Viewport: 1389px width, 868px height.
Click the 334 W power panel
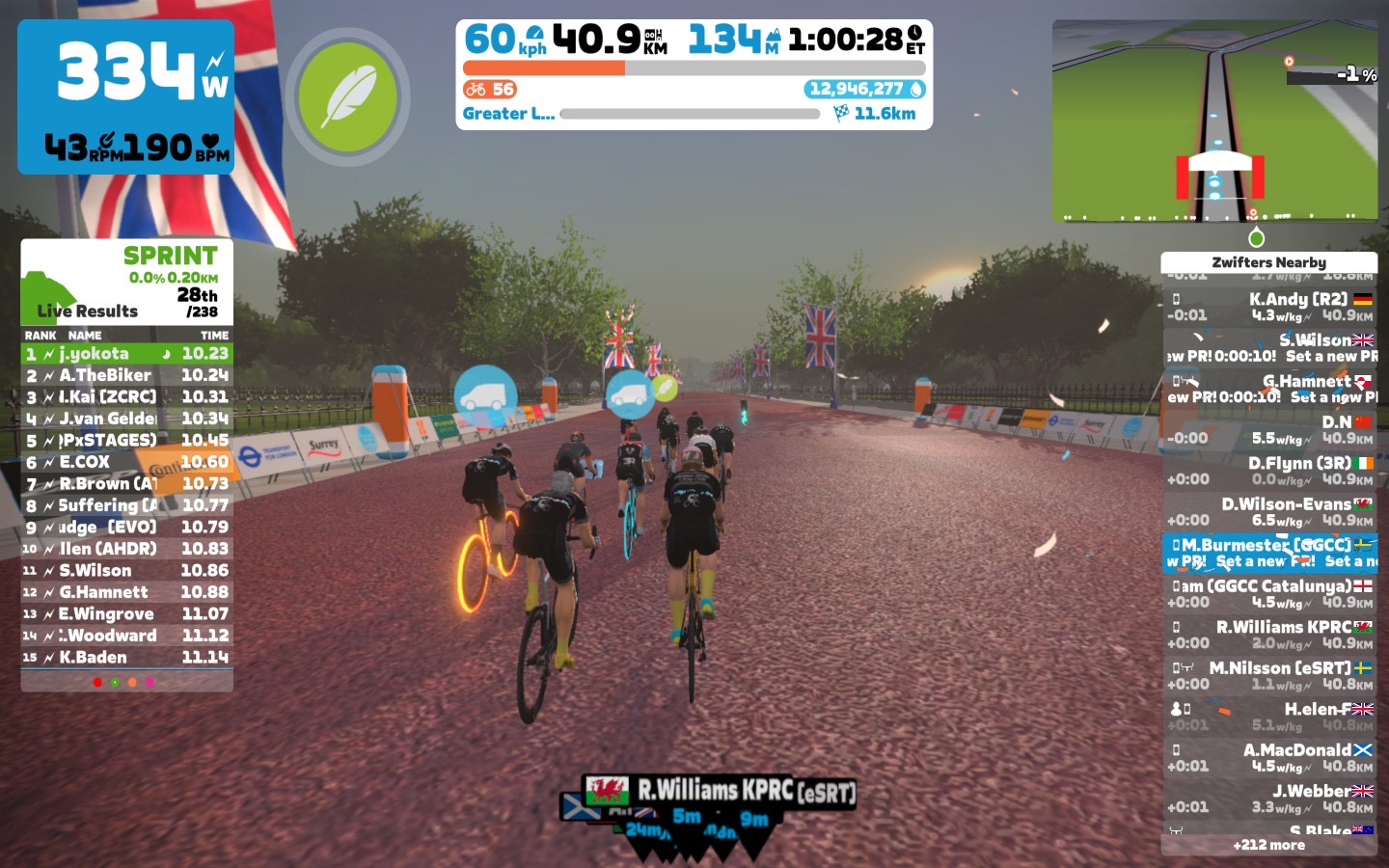125,96
